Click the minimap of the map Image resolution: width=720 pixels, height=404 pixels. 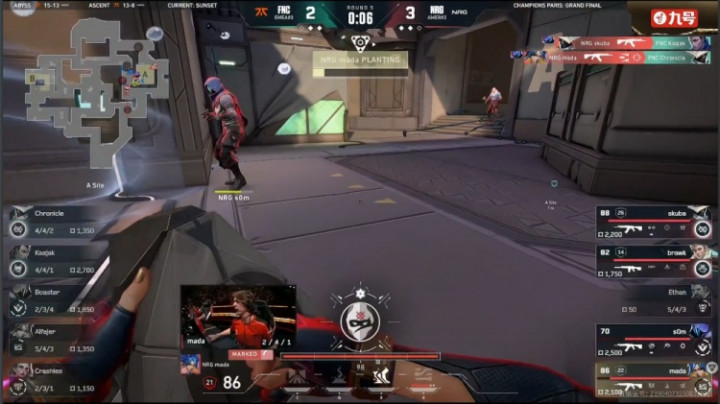(x=97, y=92)
